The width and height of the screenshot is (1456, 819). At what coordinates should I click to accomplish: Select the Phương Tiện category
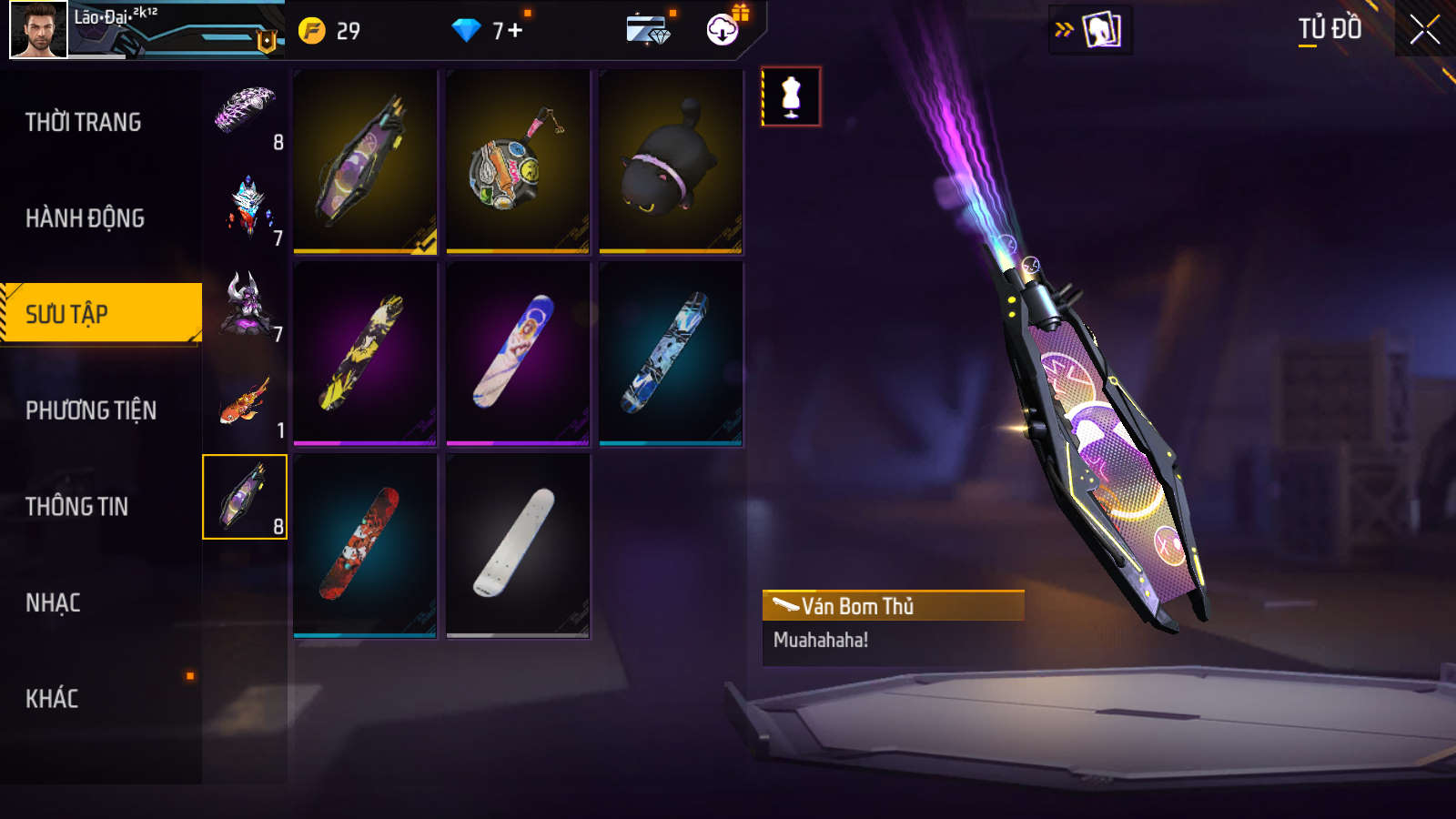91,410
